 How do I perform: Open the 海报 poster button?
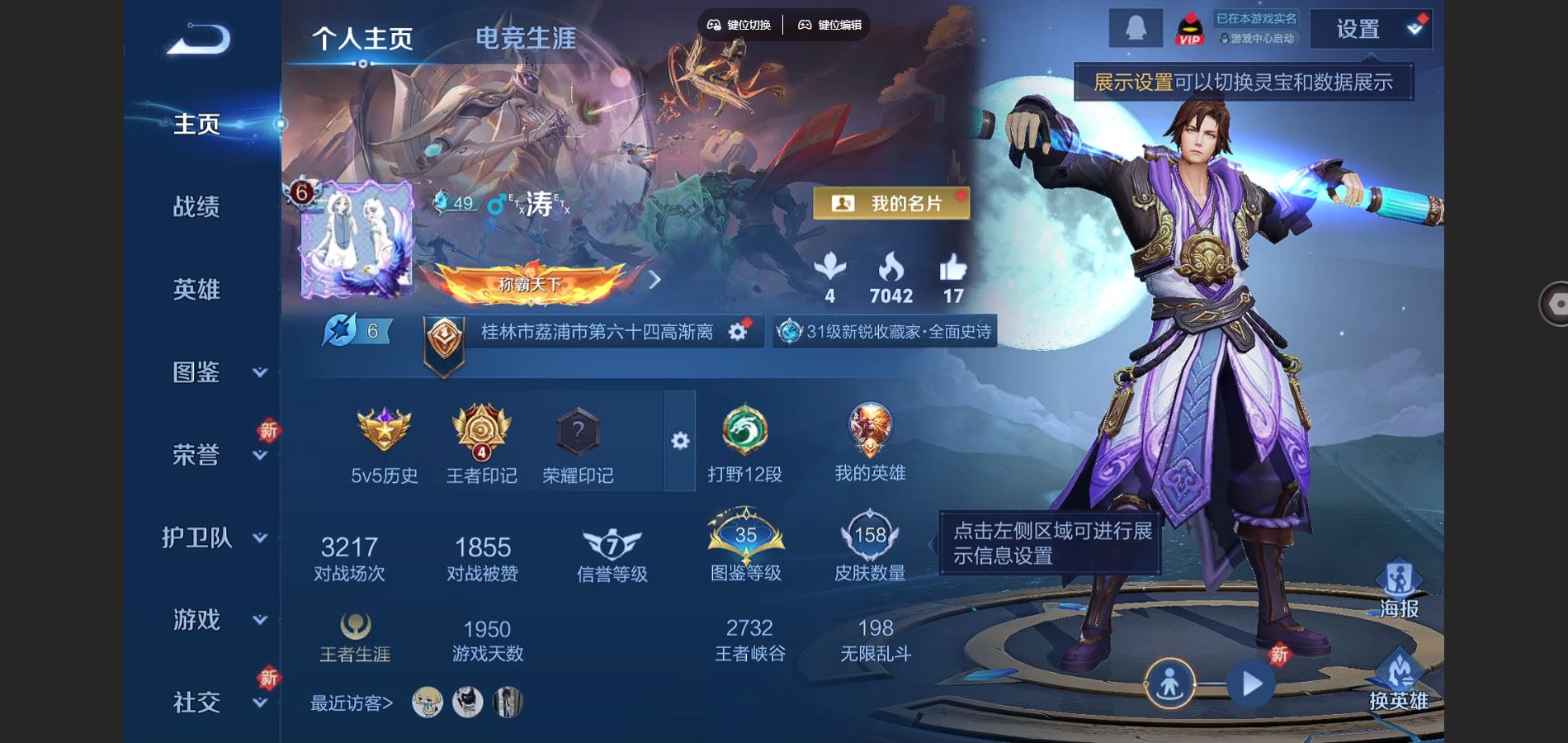tap(1399, 589)
